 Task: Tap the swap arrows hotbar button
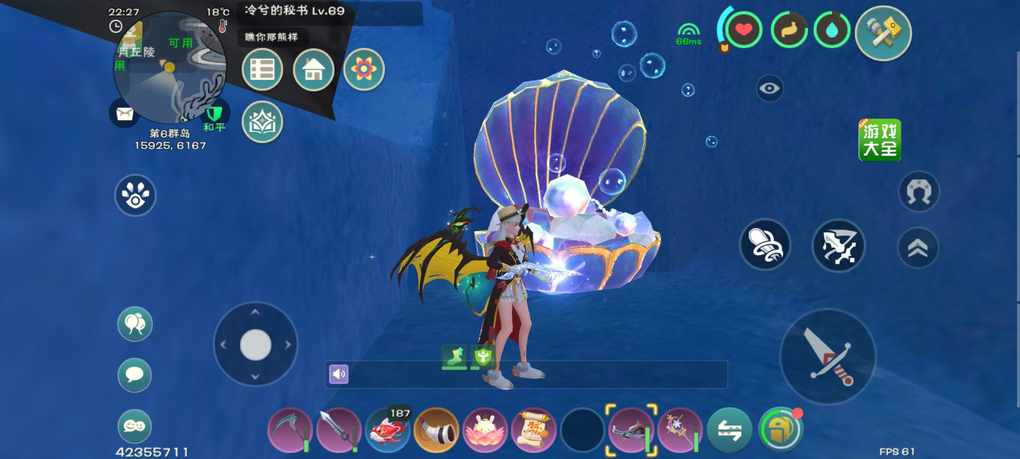pyautogui.click(x=729, y=430)
